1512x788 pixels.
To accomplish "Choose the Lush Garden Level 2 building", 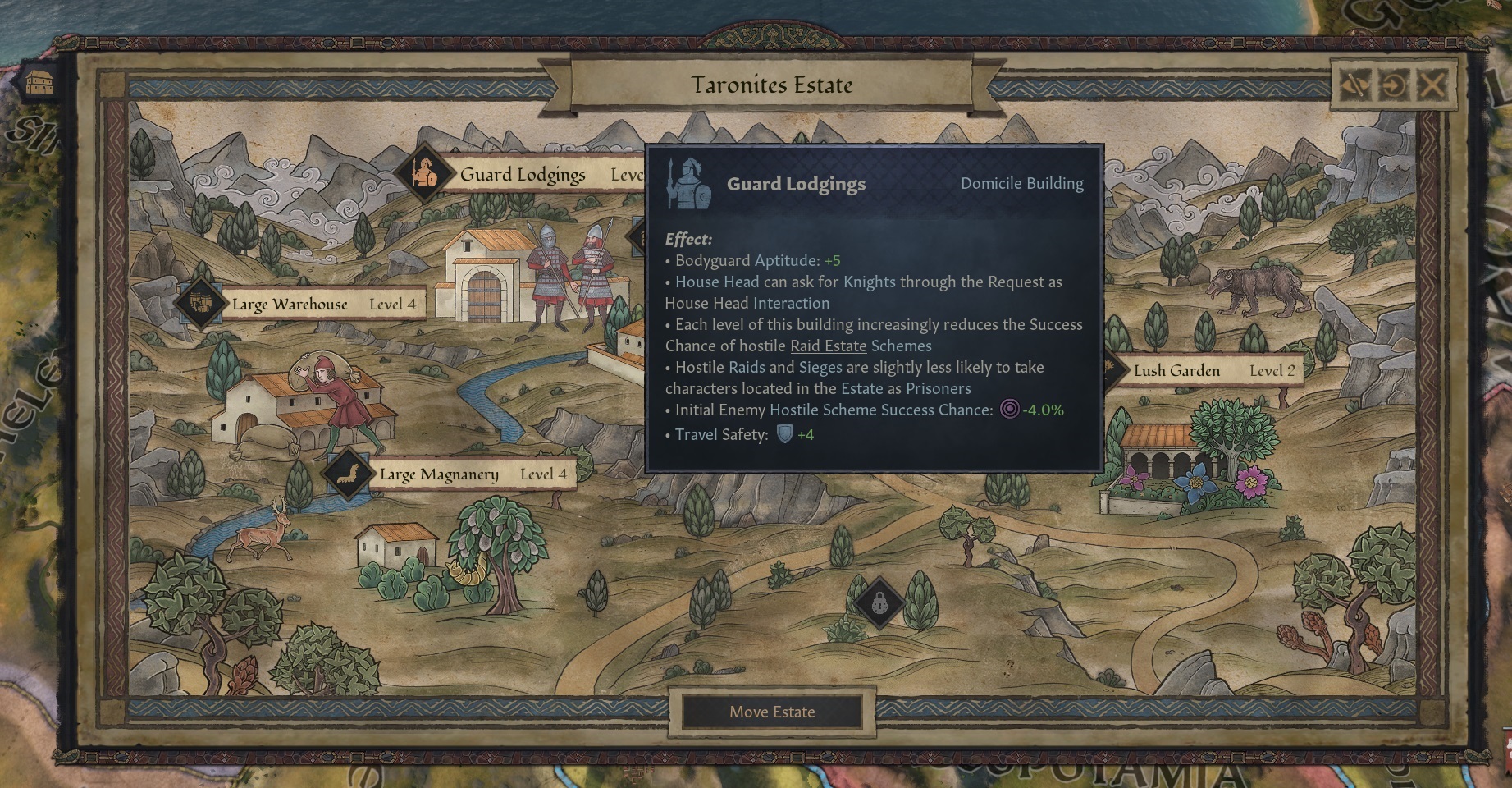I will [1206, 371].
